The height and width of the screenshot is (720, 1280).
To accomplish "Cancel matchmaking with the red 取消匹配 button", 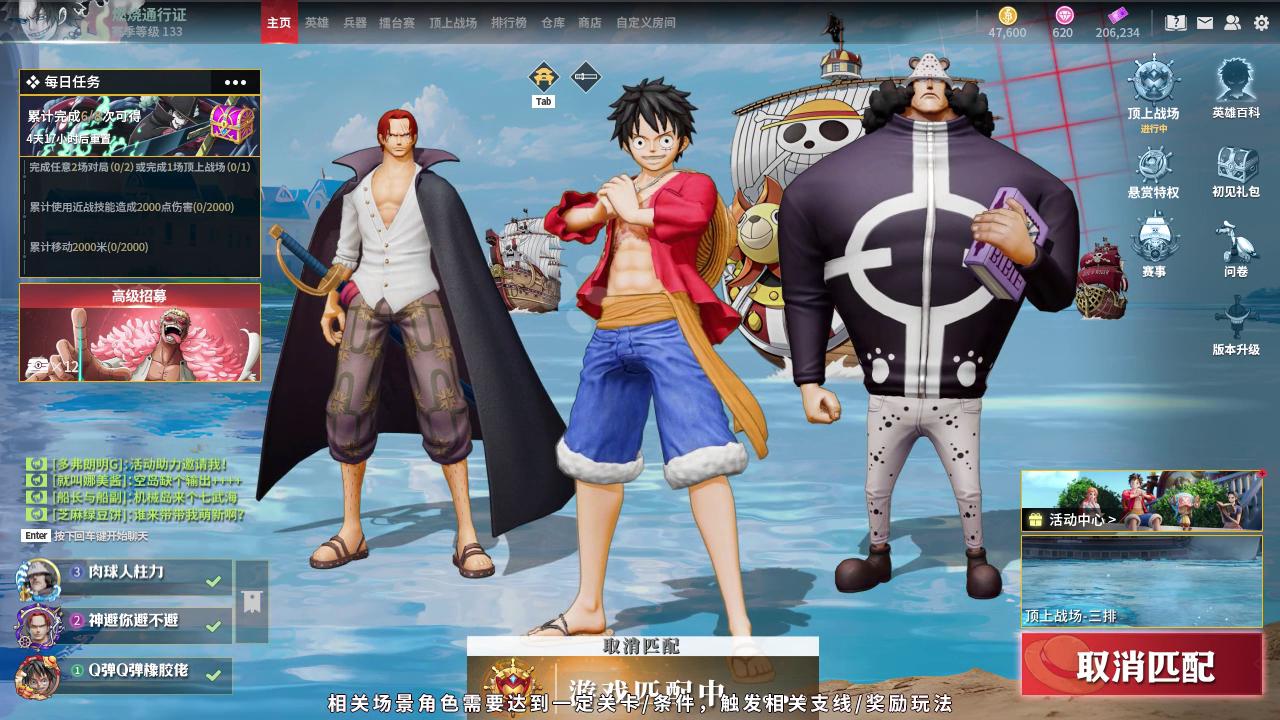I will pyautogui.click(x=1142, y=665).
